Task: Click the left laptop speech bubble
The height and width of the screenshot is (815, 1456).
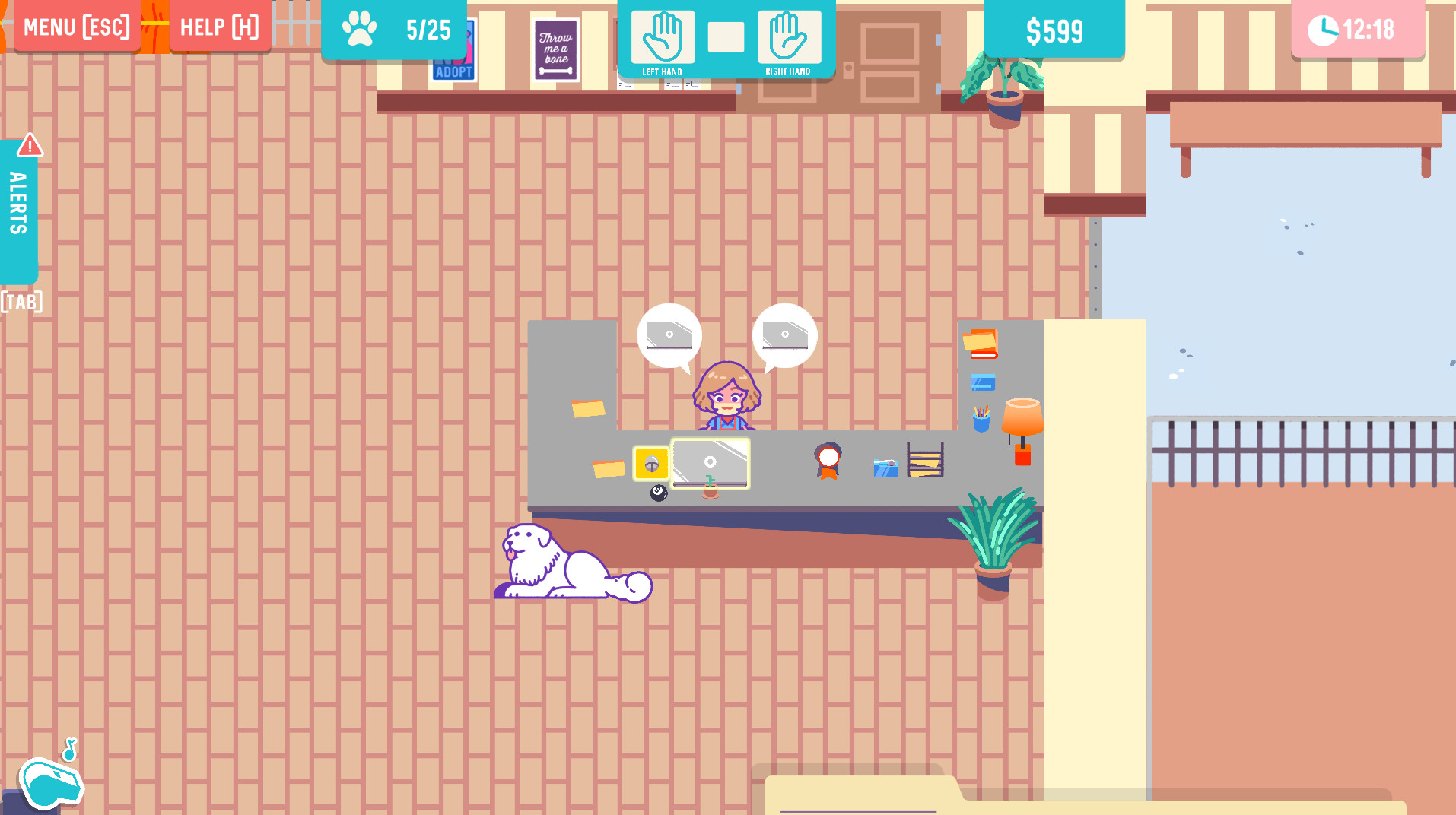Action: coord(668,335)
